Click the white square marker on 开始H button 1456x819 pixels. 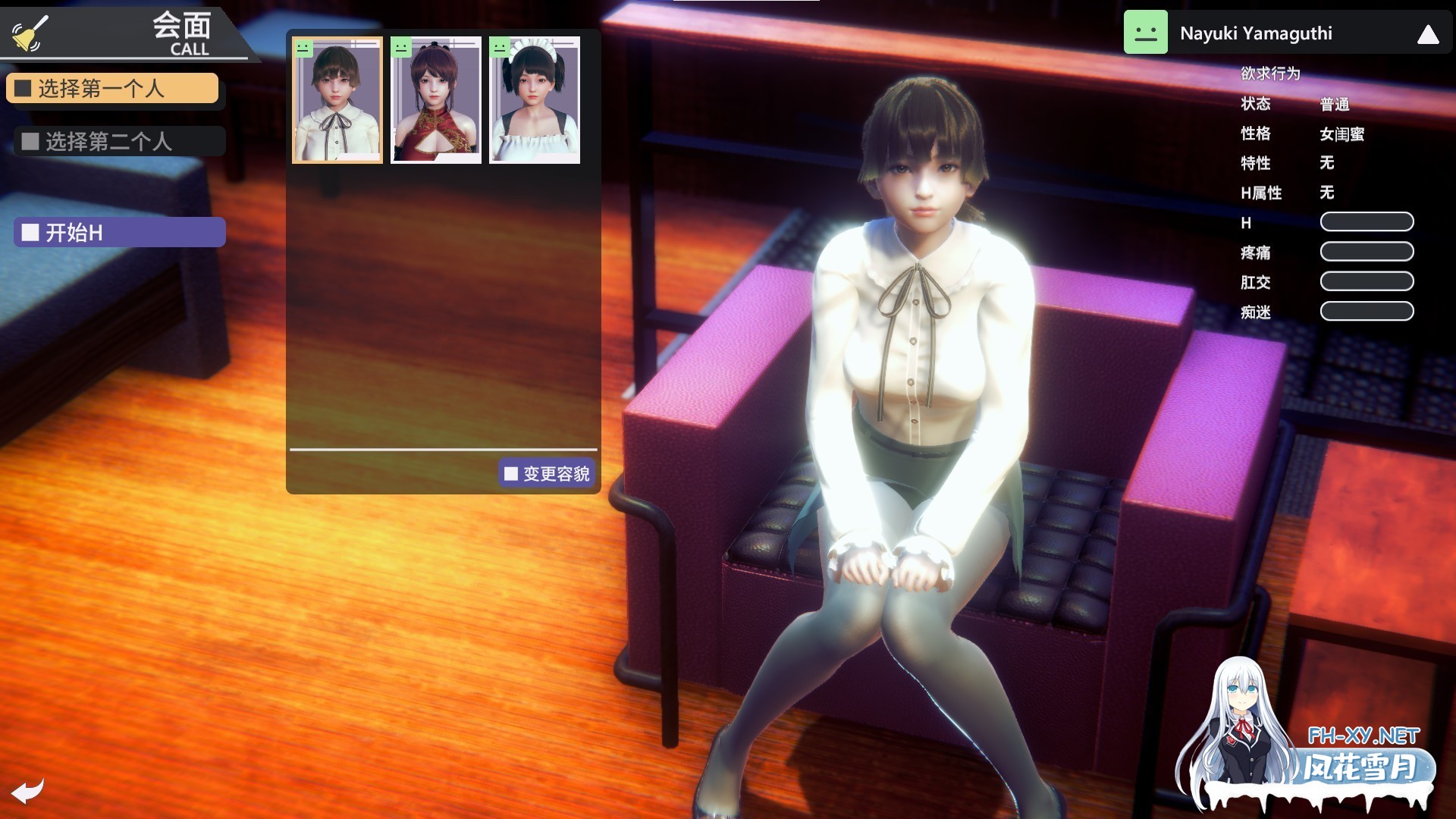click(31, 231)
